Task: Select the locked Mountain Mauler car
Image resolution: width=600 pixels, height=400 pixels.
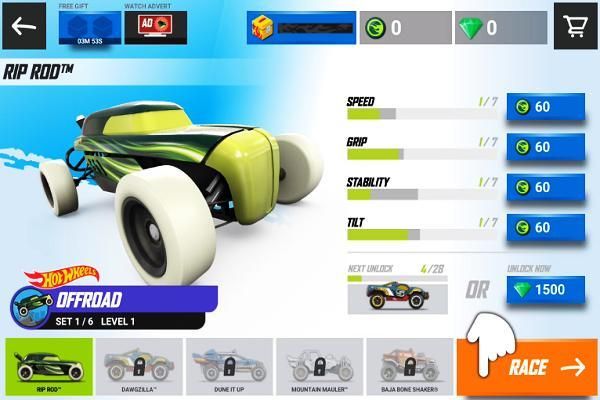Action: click(319, 367)
